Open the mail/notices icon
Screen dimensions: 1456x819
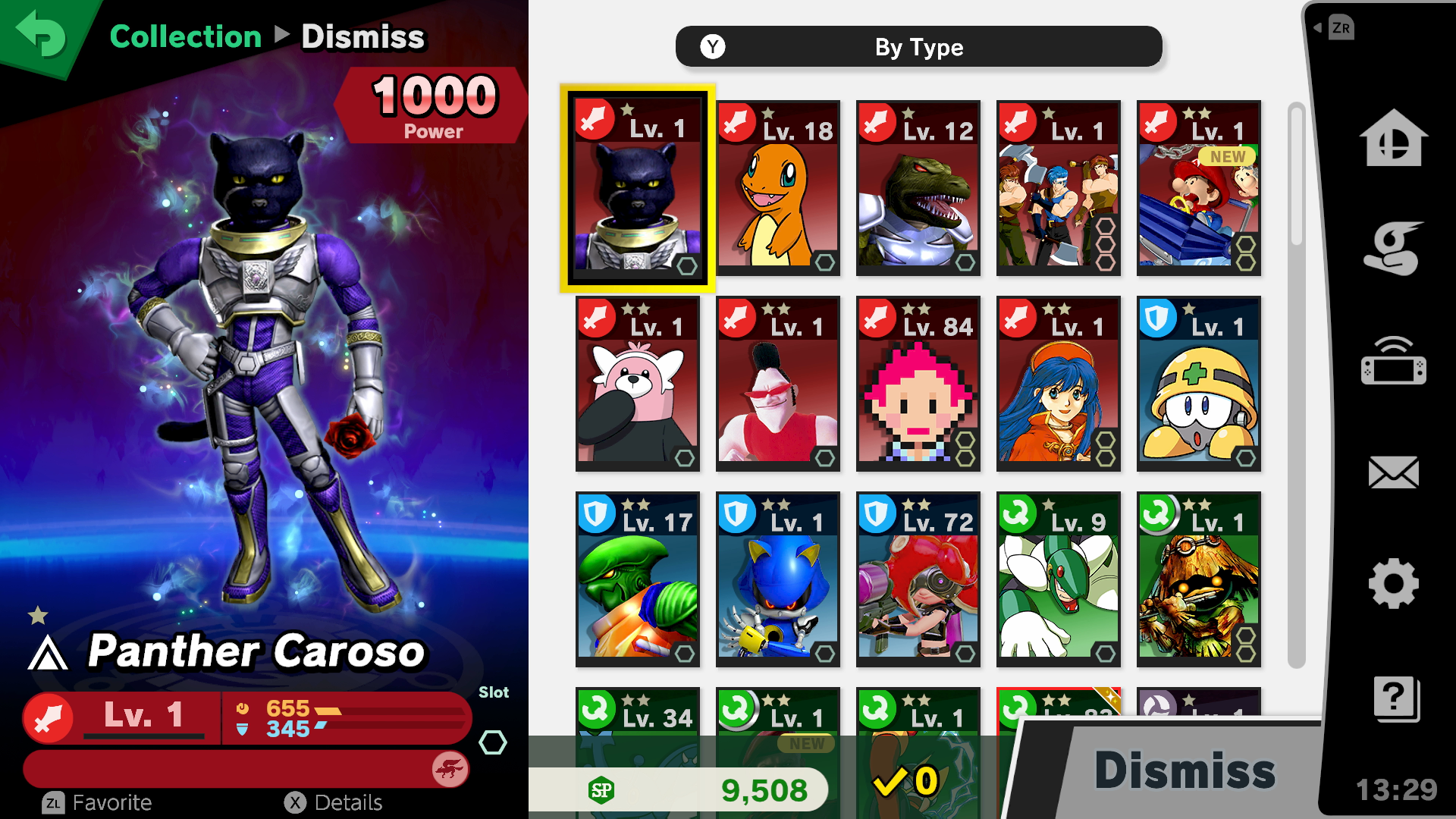(x=1394, y=472)
